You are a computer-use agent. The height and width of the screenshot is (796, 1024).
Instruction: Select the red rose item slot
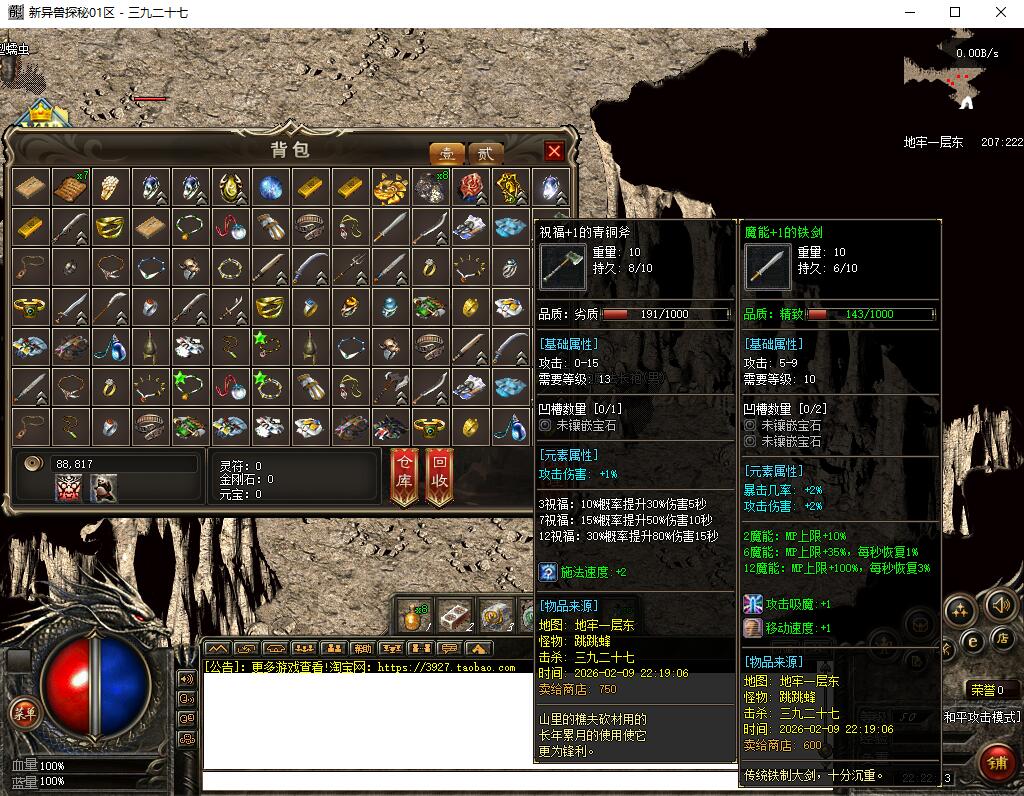coord(471,187)
